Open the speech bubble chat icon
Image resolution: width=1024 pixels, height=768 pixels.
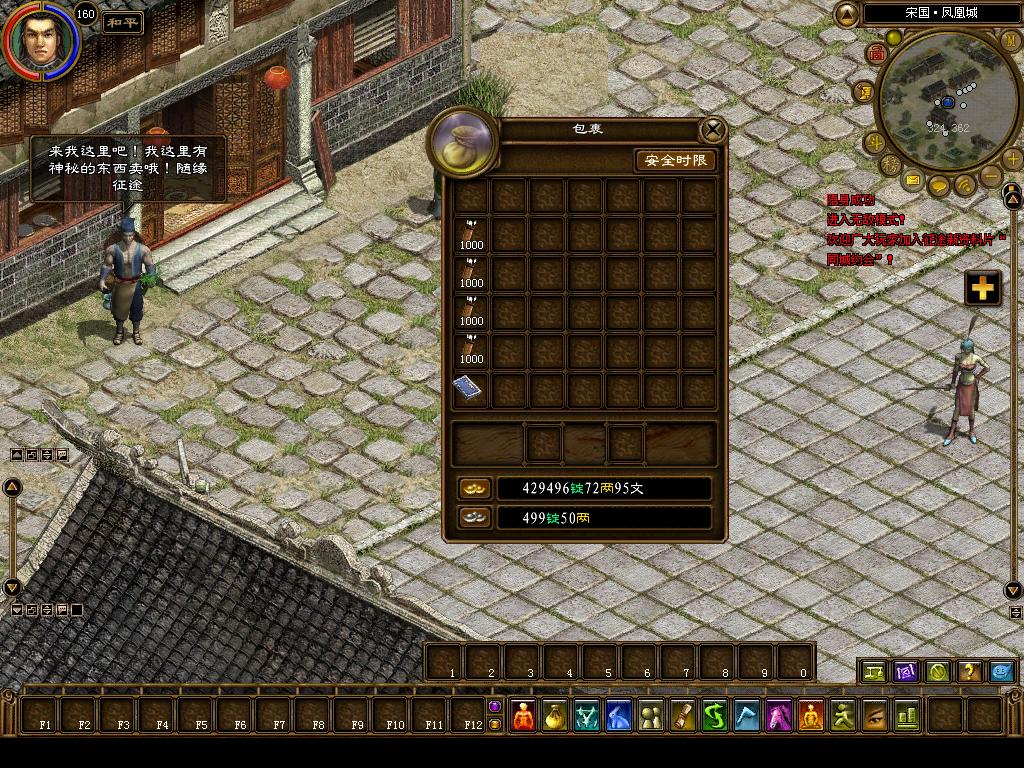(x=939, y=186)
